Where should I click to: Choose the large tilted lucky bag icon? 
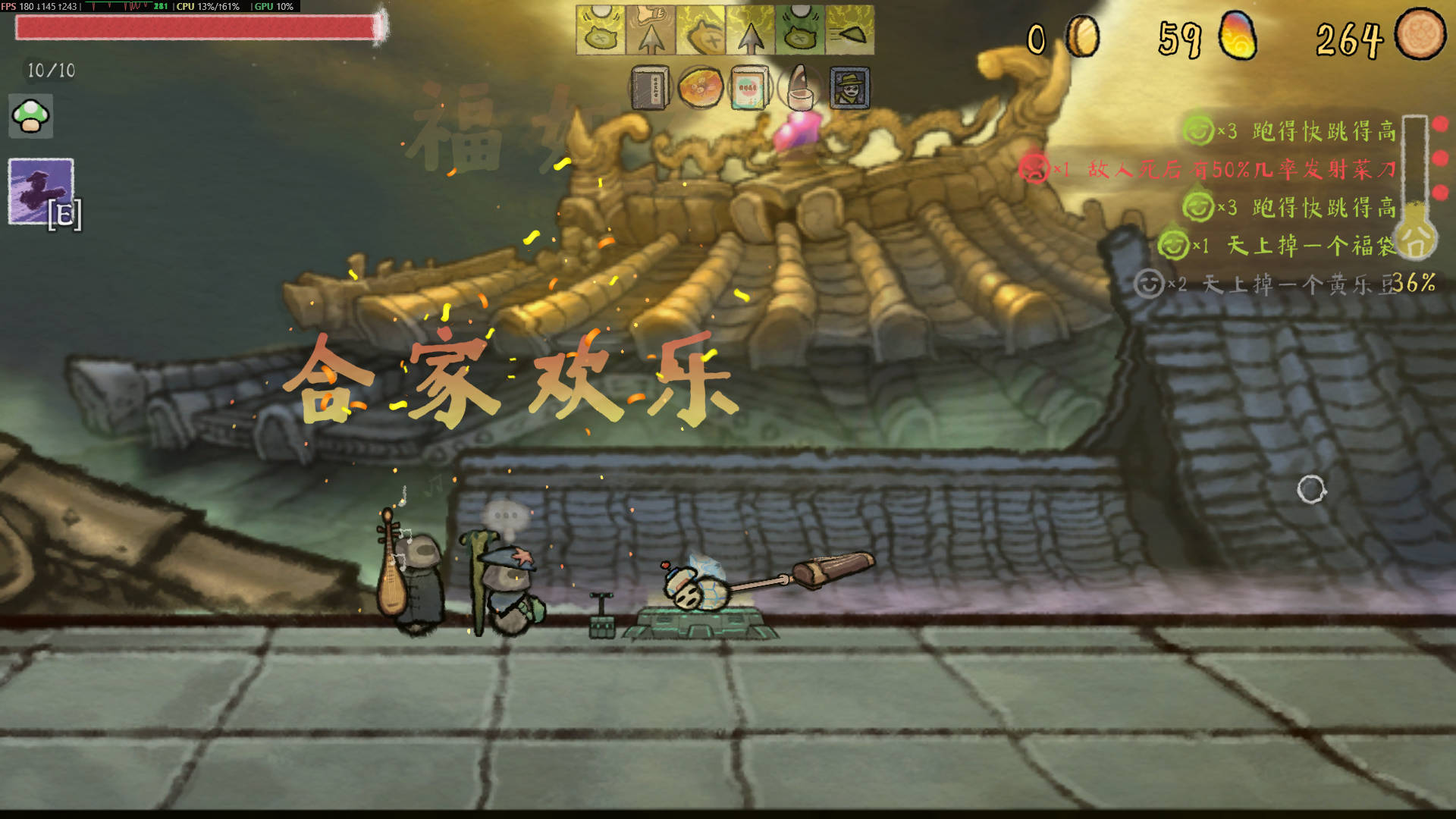coord(700,30)
